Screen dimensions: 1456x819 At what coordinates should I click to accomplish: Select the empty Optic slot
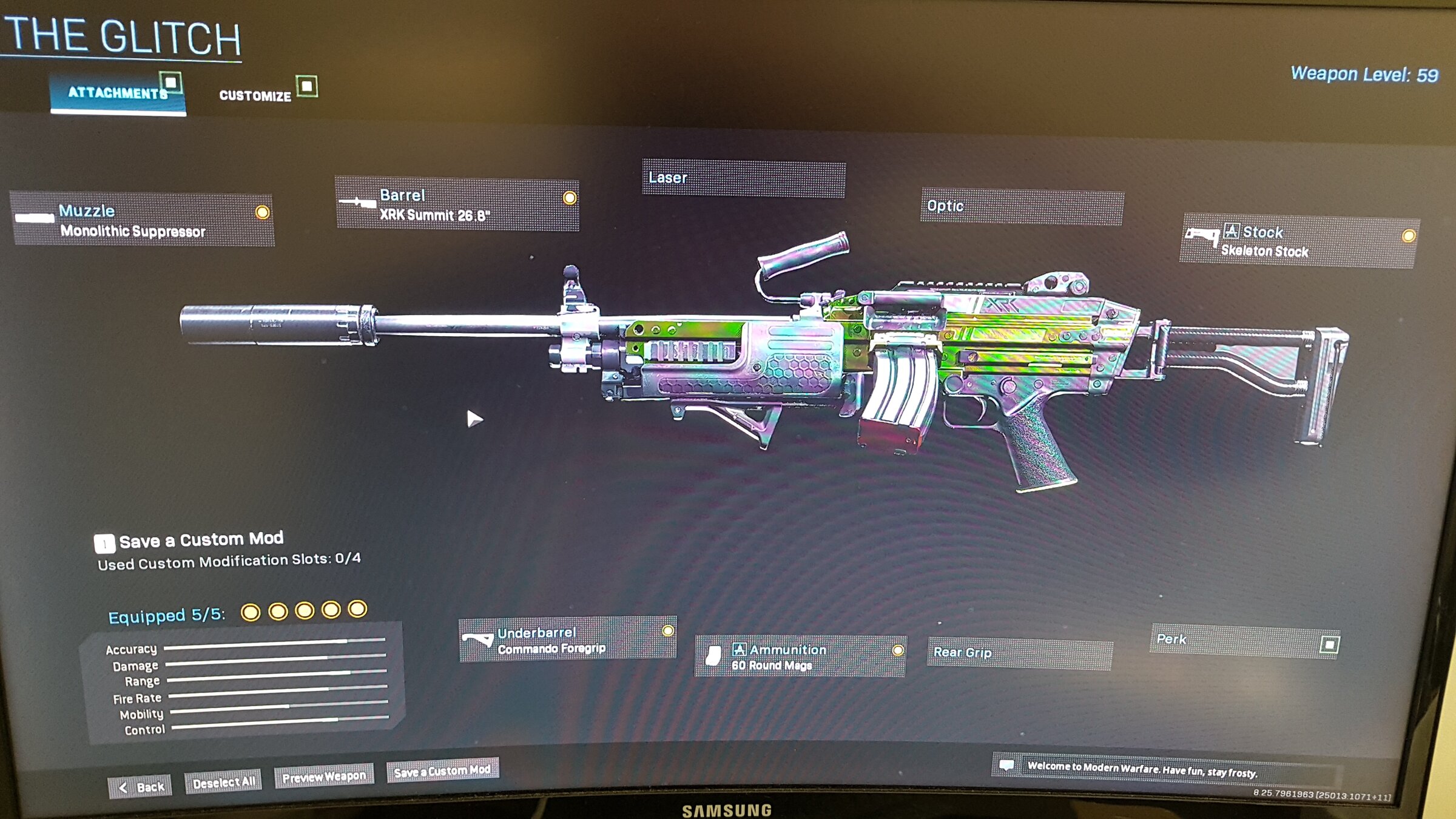1022,207
